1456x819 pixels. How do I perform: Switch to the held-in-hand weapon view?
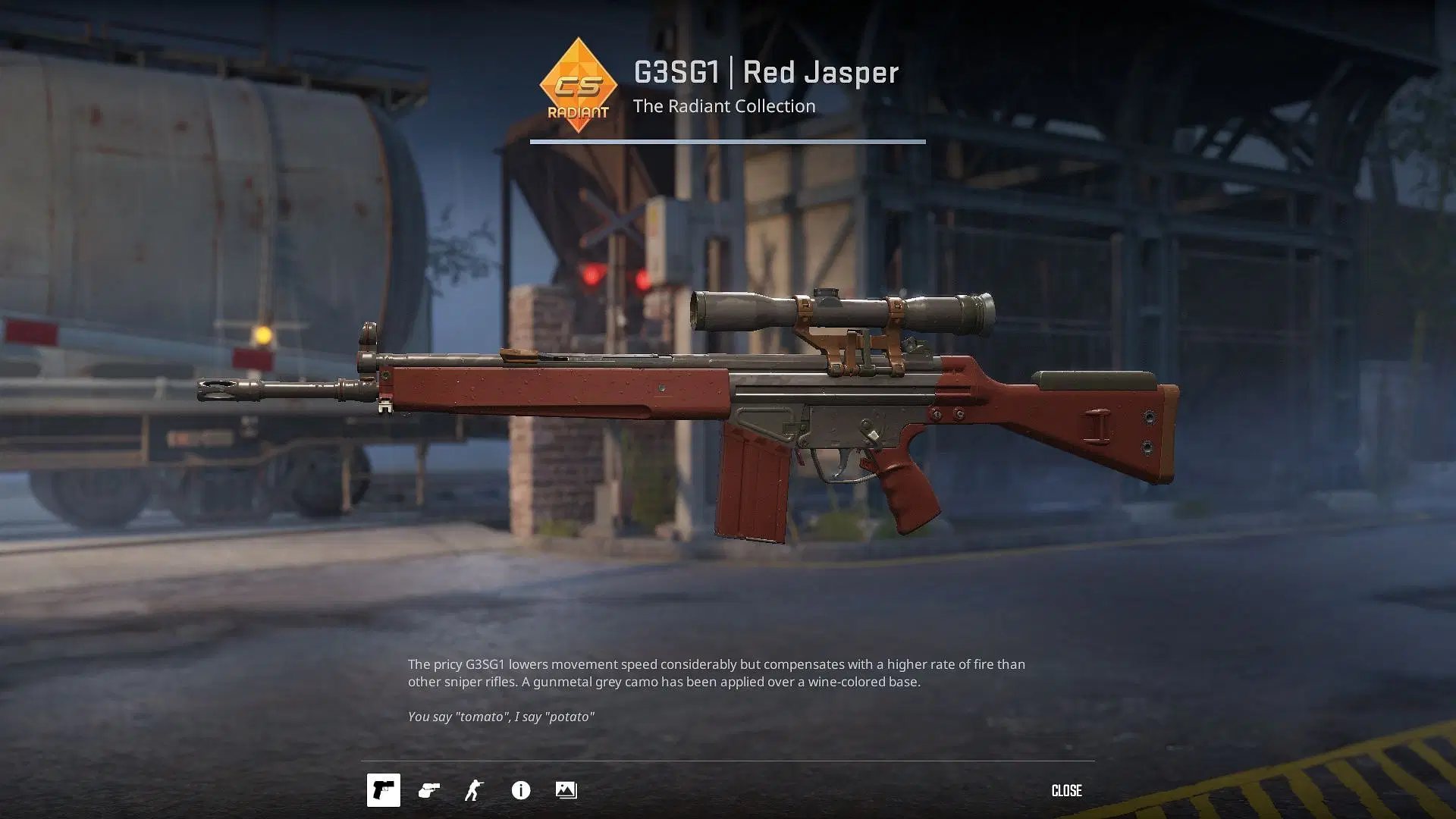point(429,790)
